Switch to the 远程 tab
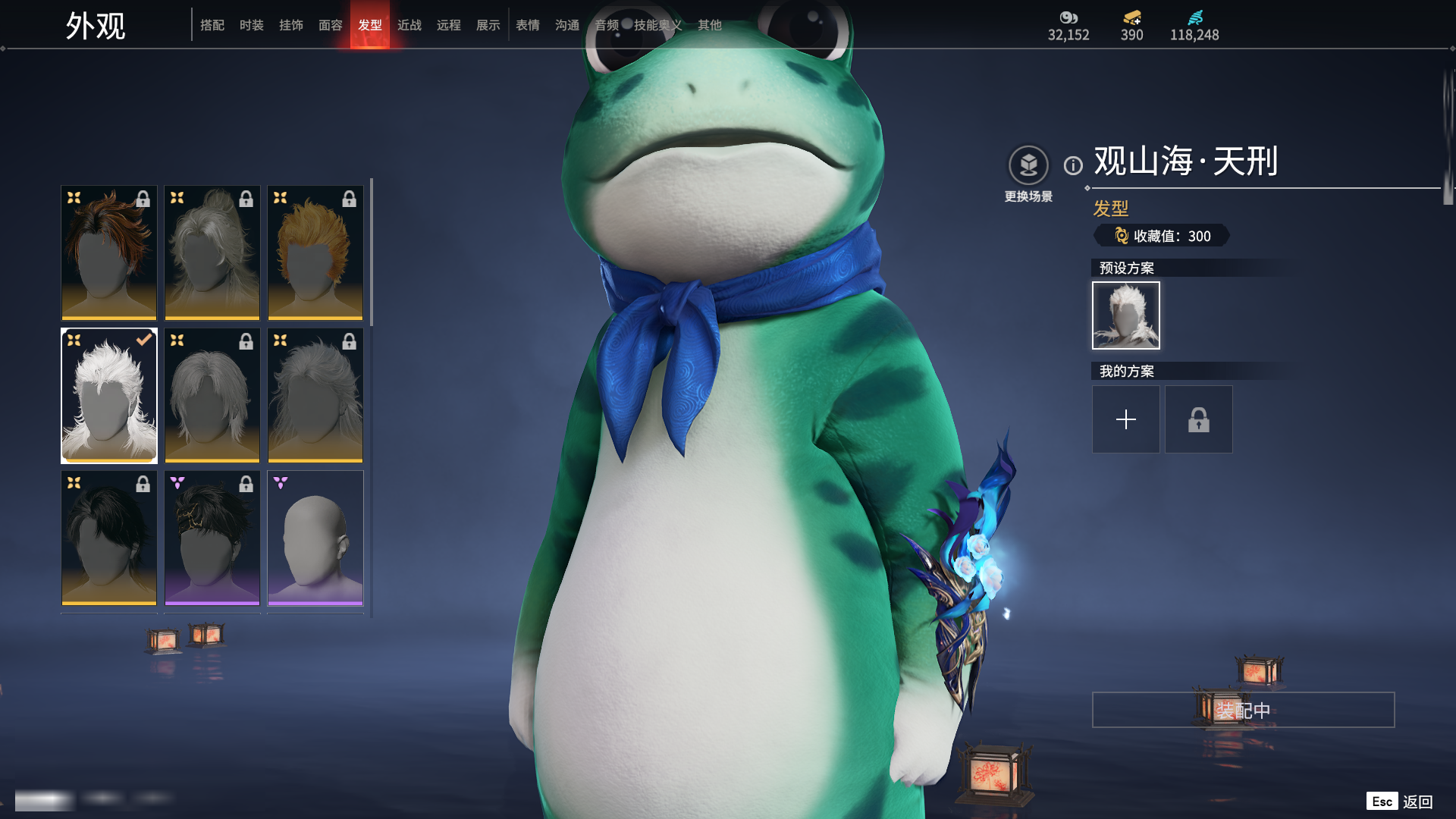Viewport: 1456px width, 819px height. coord(449,25)
